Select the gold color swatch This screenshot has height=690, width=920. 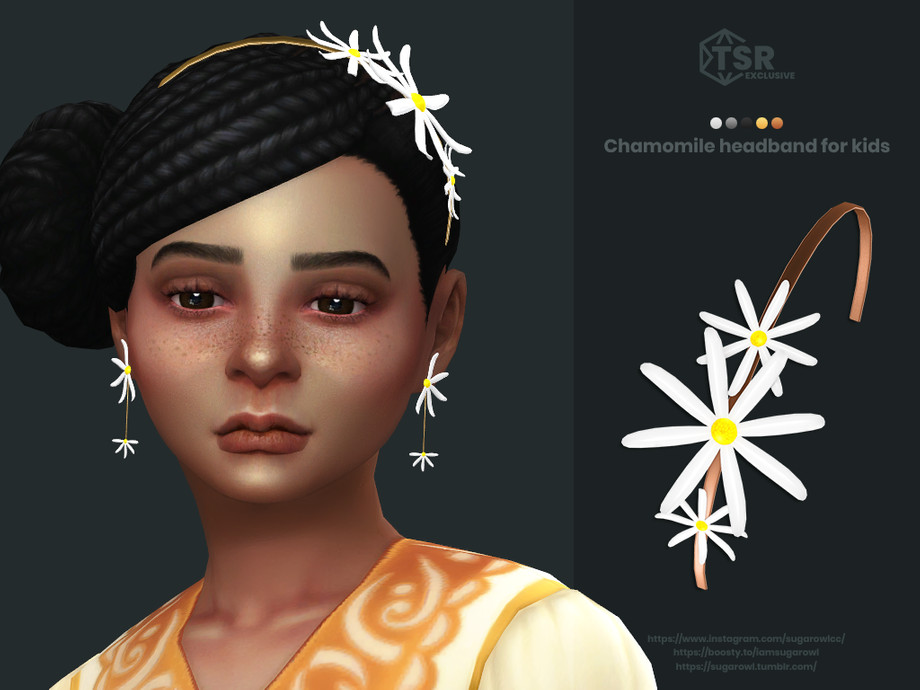pyautogui.click(x=762, y=123)
